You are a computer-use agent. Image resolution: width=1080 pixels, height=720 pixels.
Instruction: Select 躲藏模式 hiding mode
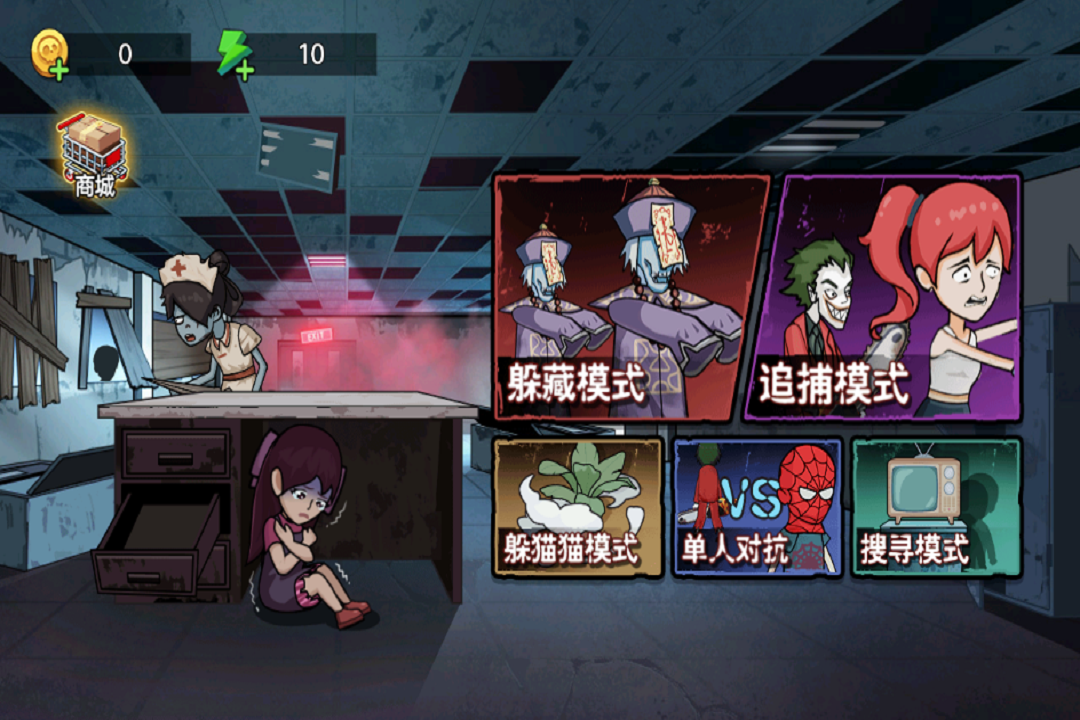(630, 297)
